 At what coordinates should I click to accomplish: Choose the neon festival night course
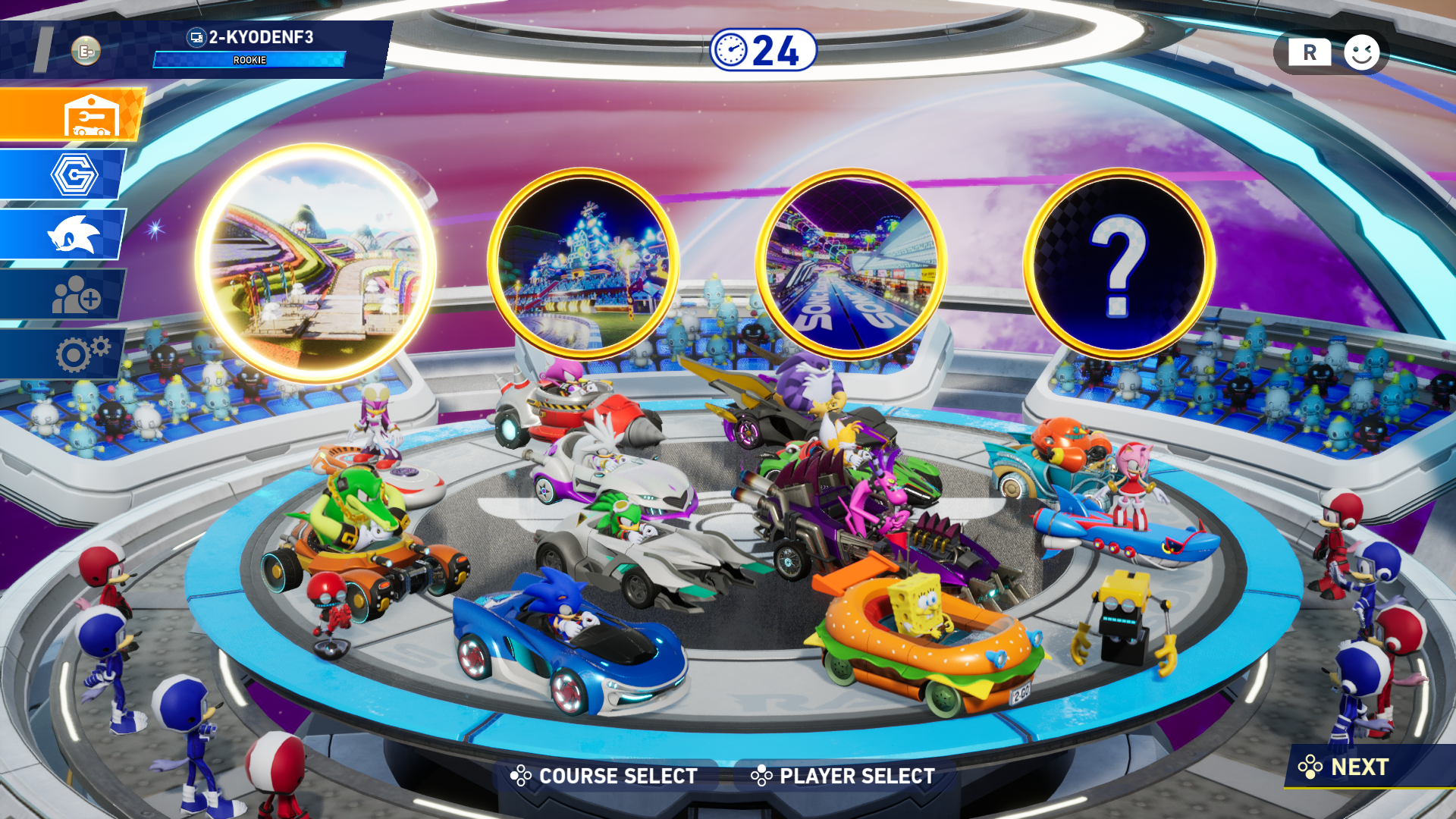point(583,263)
